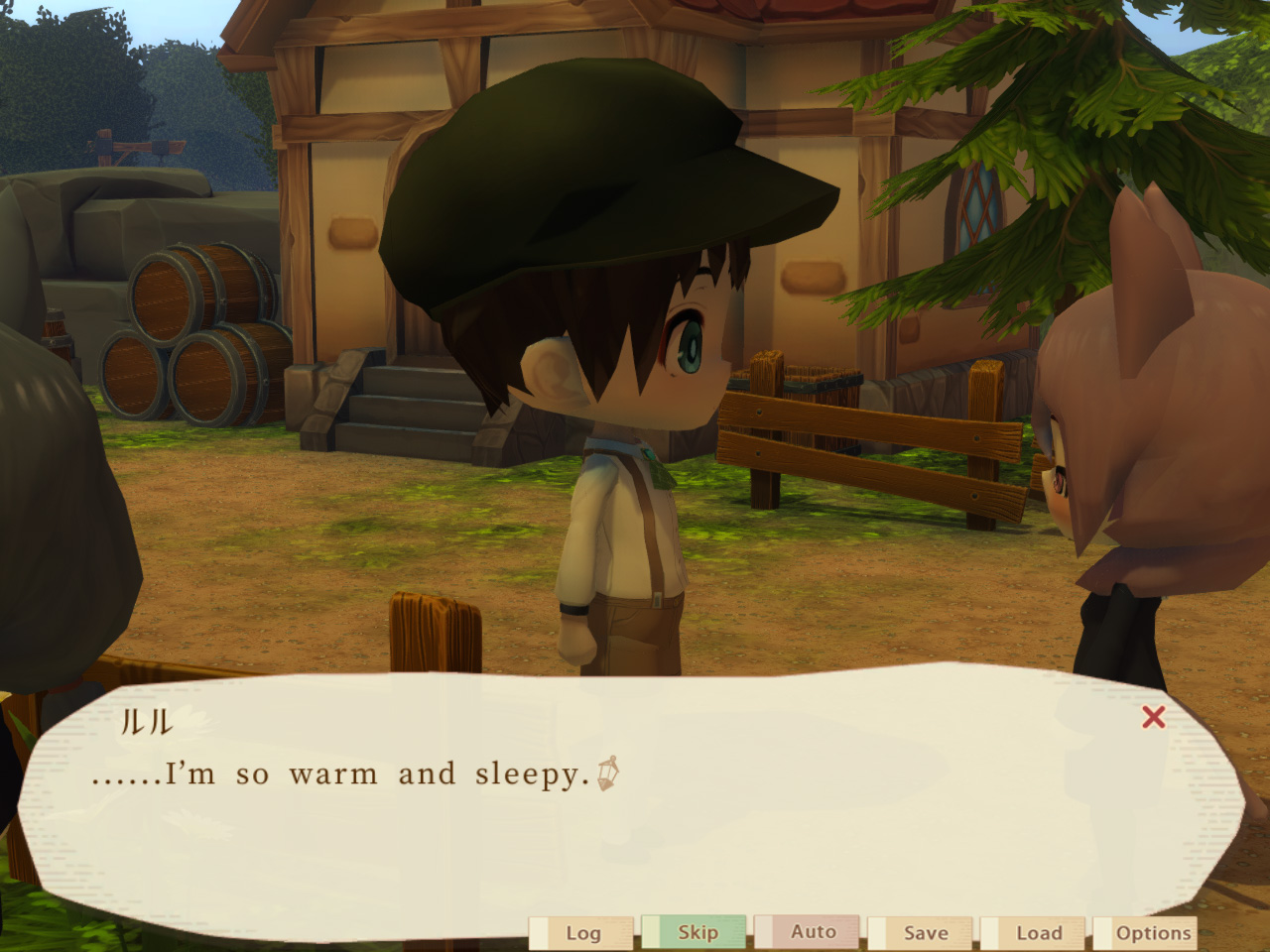The width and height of the screenshot is (1270, 952).
Task: Click the red X on the dialogue box
Action: click(1153, 716)
